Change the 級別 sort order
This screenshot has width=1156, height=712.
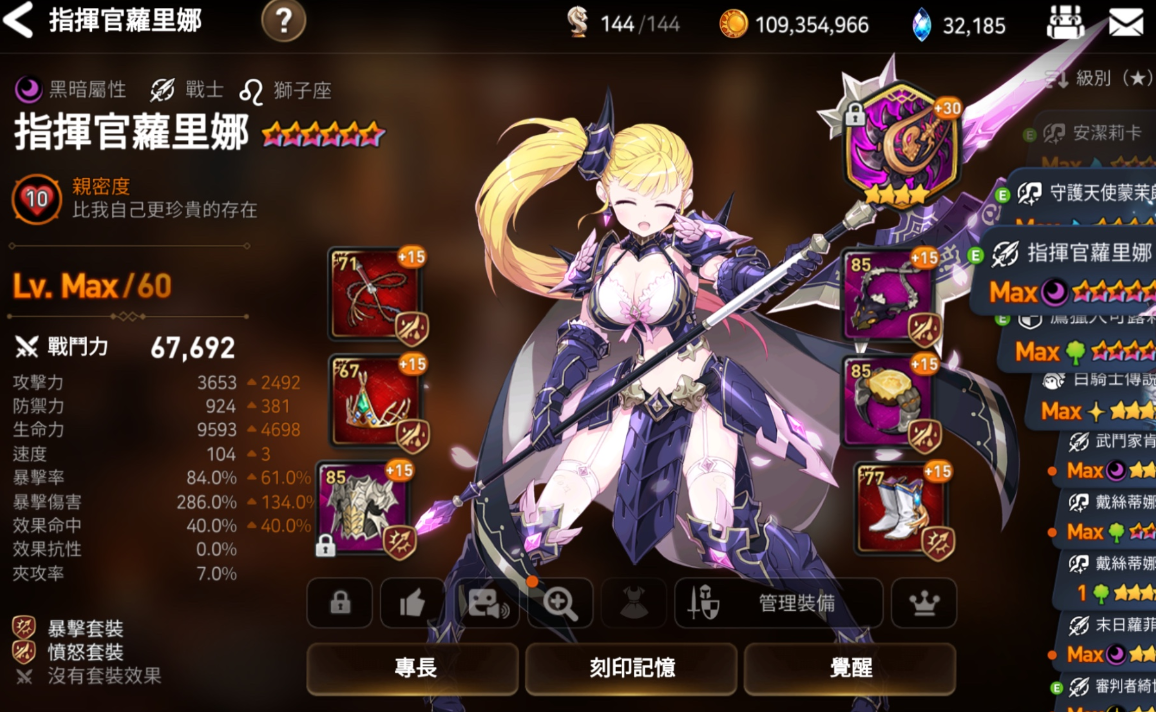(1099, 78)
